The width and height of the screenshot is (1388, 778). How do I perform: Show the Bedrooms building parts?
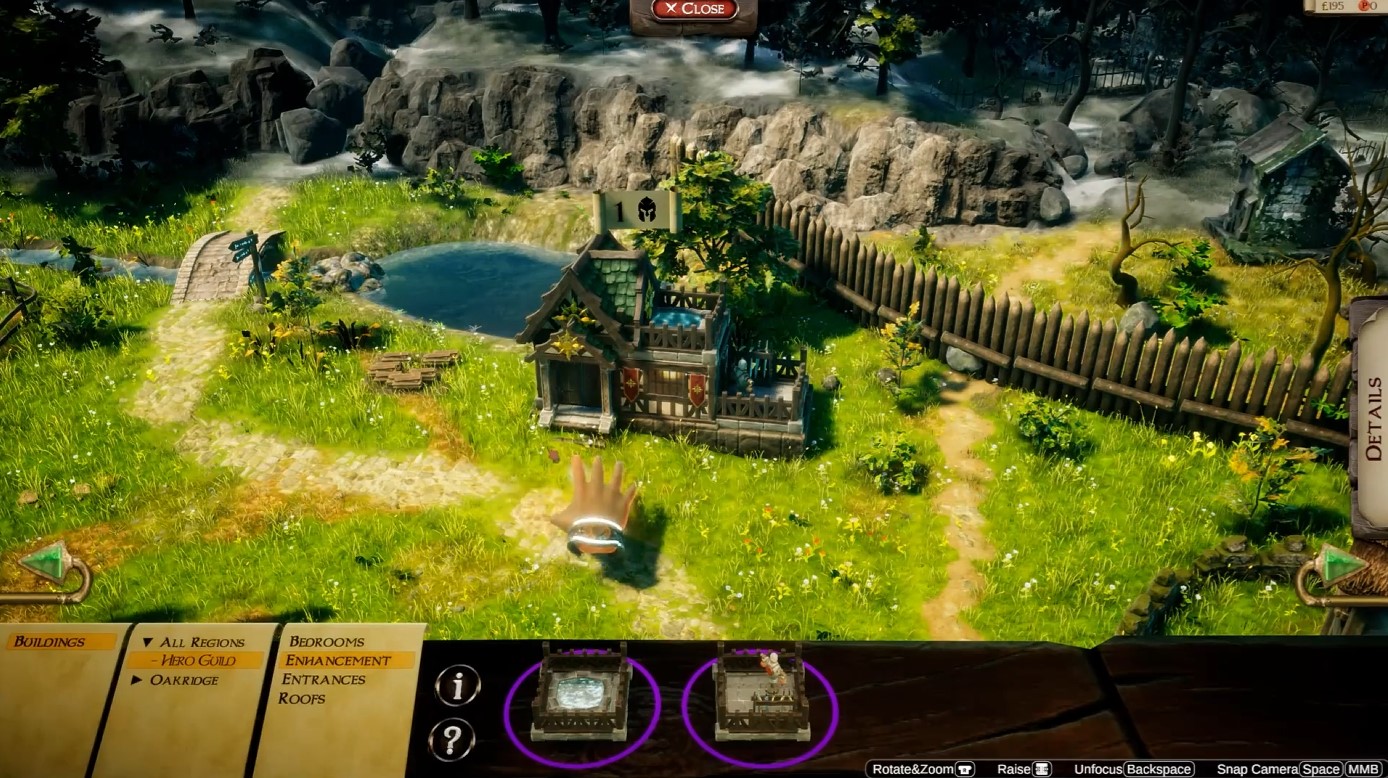point(326,641)
